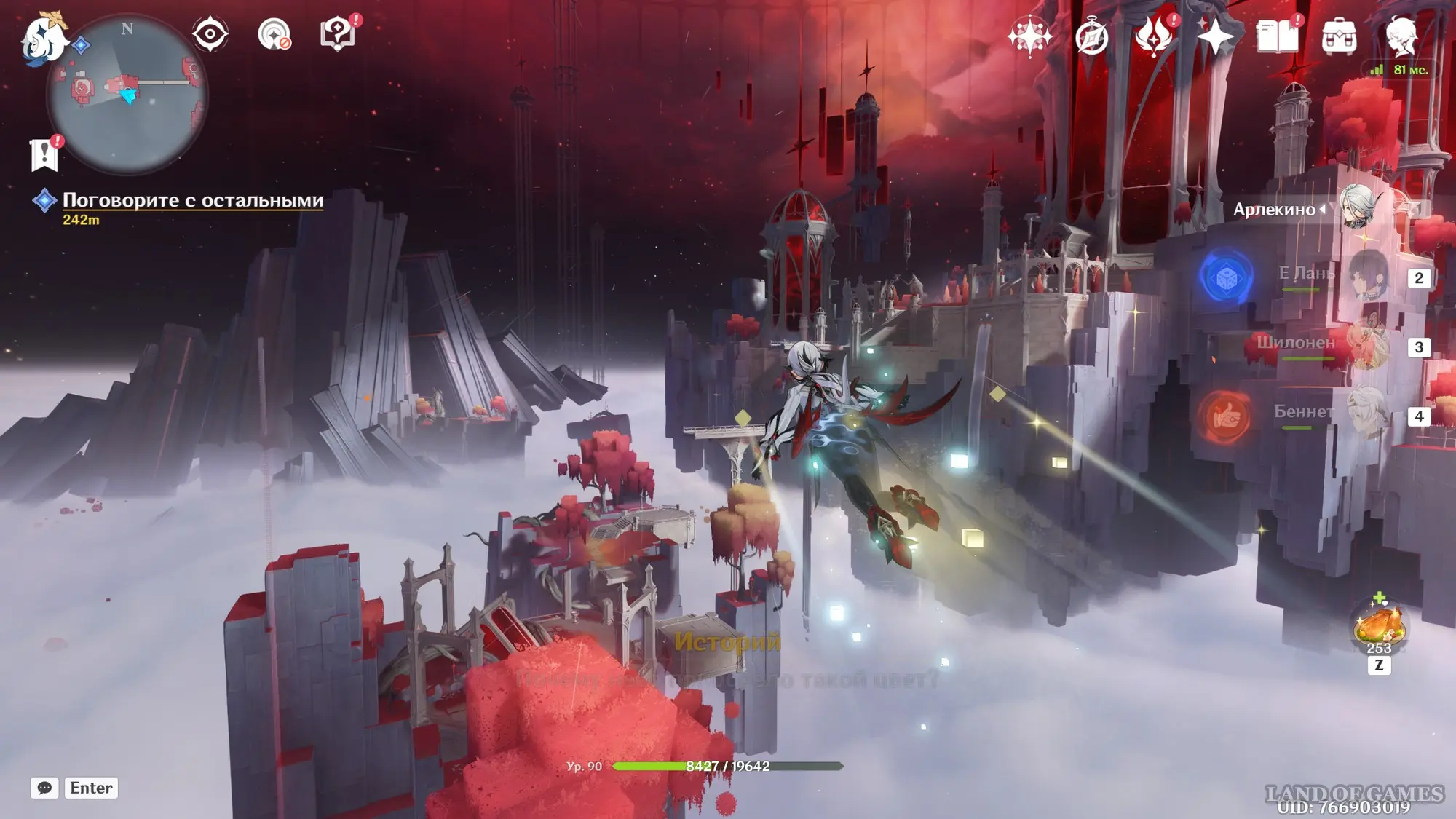Image resolution: width=1456 pixels, height=819 pixels.
Task: Activate the elemental sight eye icon
Action: (x=210, y=34)
